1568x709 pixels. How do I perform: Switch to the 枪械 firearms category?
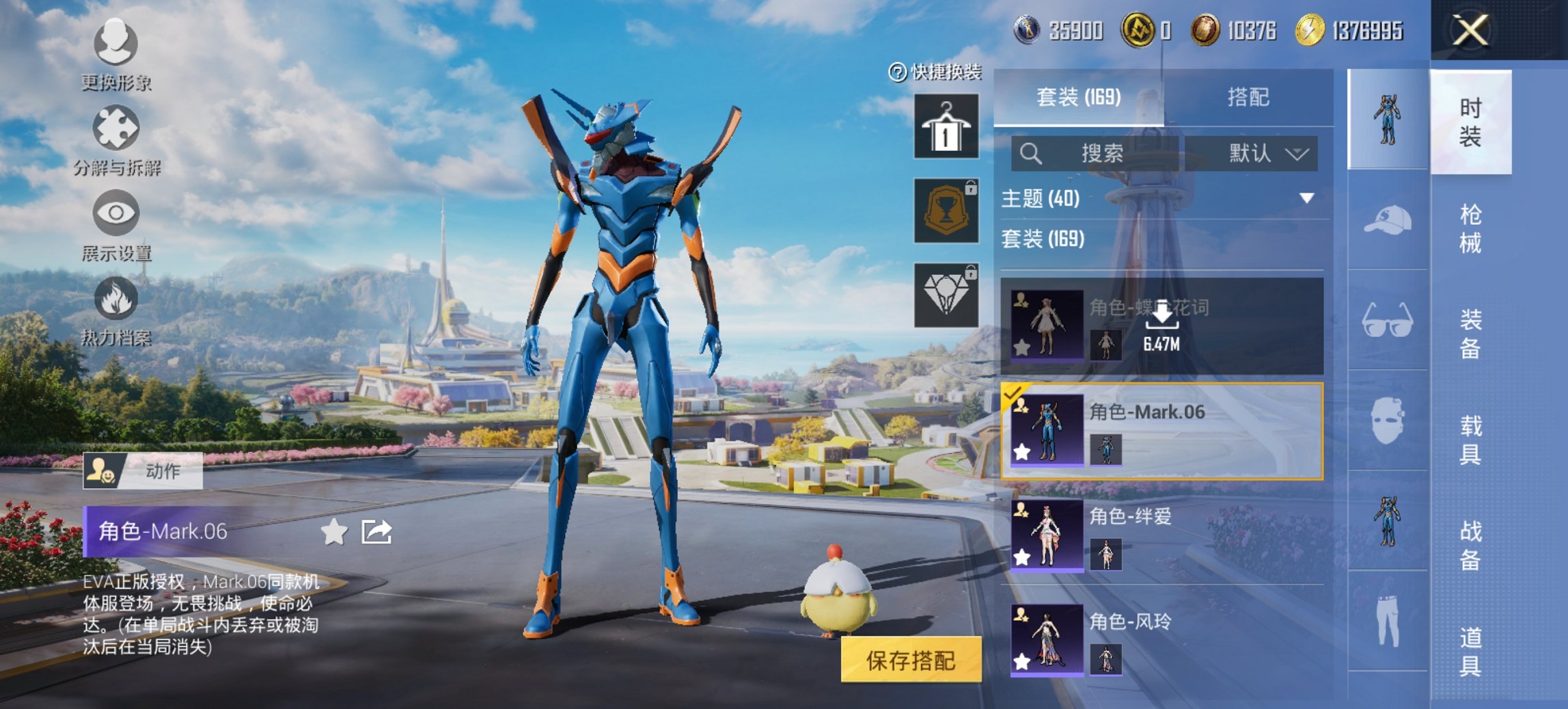click(1470, 228)
